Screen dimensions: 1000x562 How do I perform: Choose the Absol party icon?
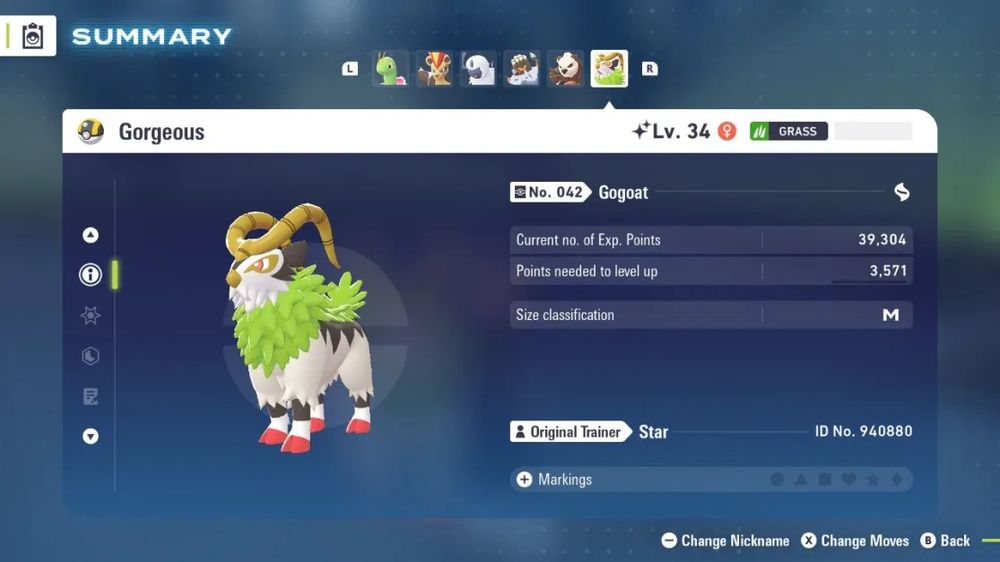point(478,69)
